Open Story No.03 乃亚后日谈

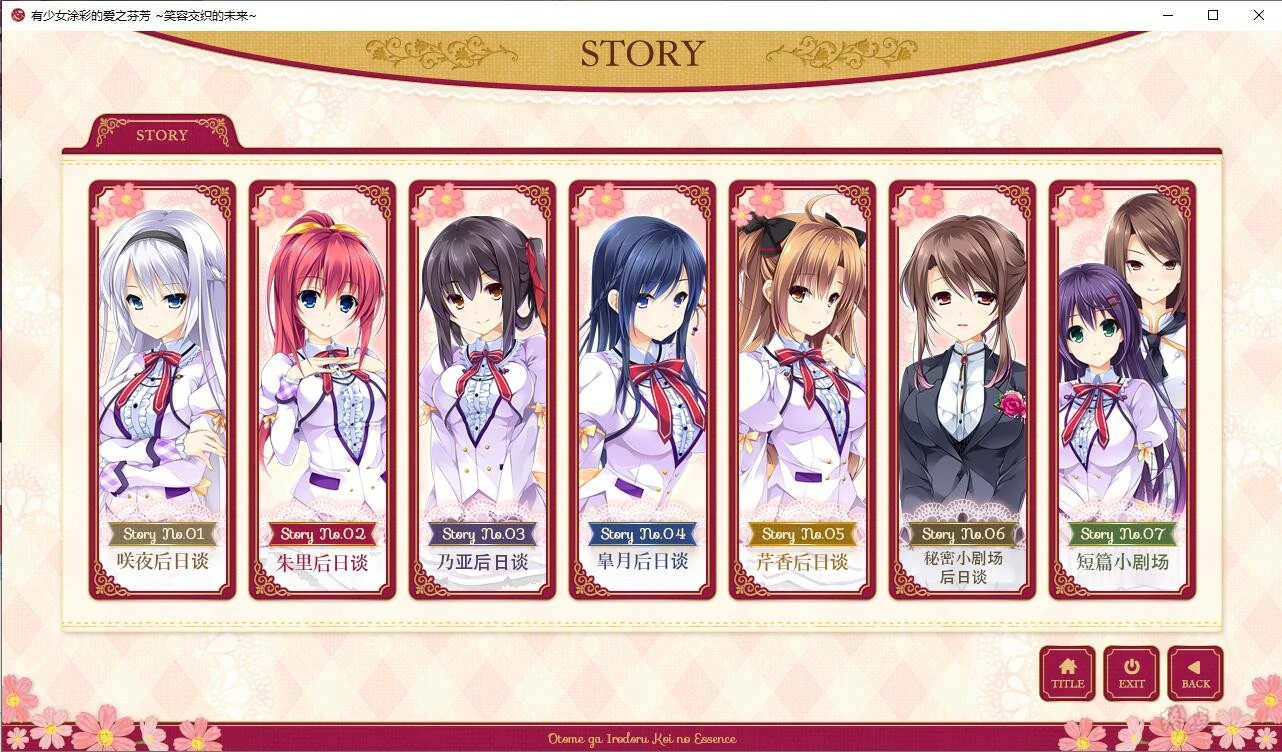pos(482,390)
